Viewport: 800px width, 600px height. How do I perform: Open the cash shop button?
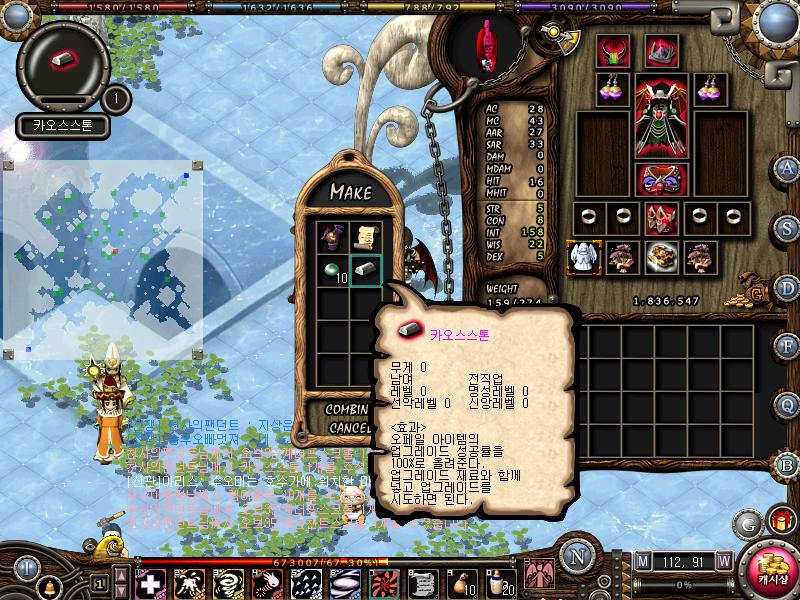pos(772,566)
